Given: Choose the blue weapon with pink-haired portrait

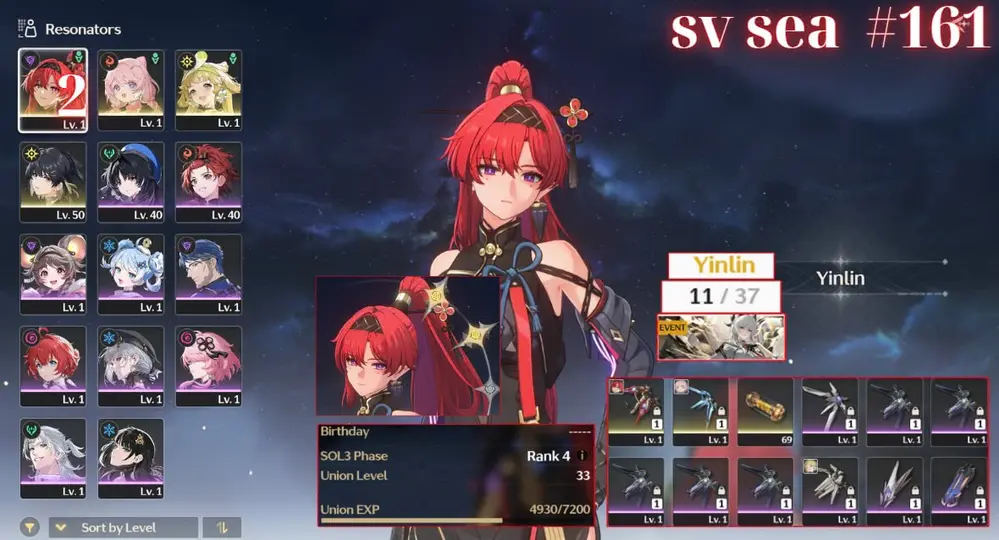Looking at the screenshot, I should (x=700, y=411).
